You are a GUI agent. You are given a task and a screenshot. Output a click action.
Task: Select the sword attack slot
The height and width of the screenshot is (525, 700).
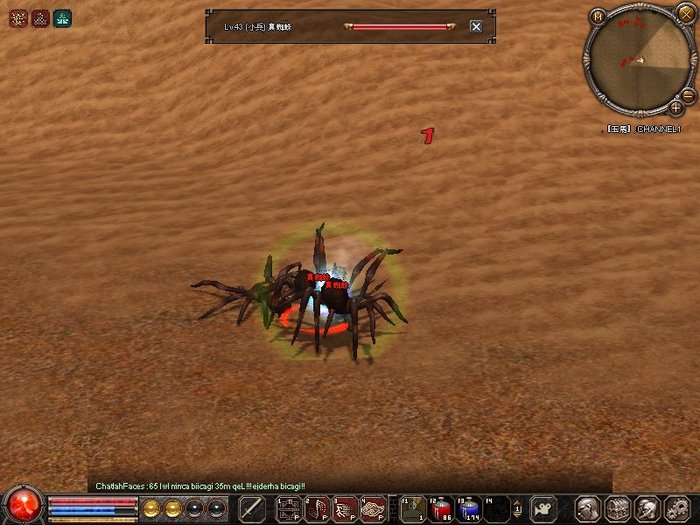(x=252, y=509)
